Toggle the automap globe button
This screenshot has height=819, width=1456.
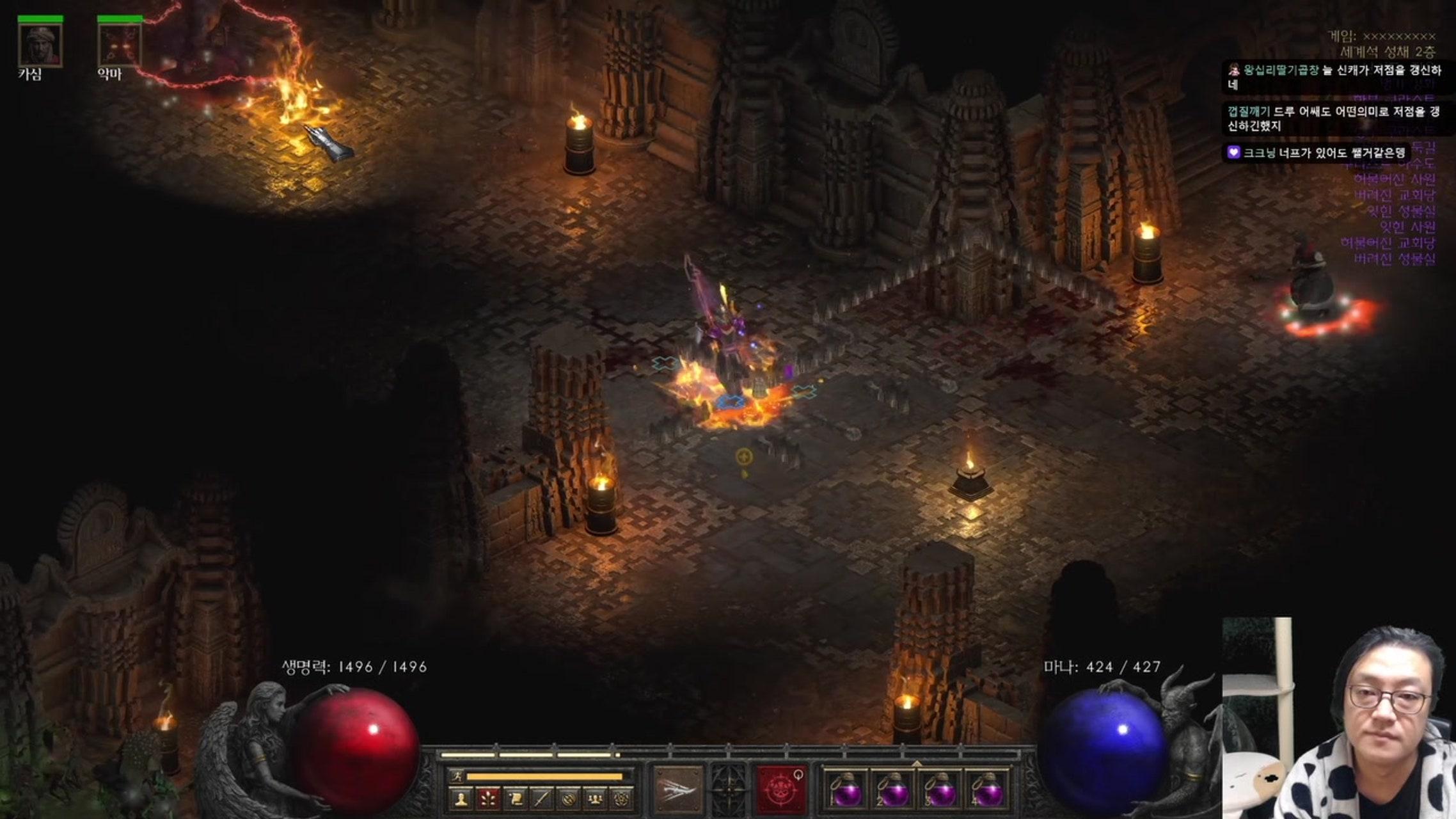pos(569,798)
